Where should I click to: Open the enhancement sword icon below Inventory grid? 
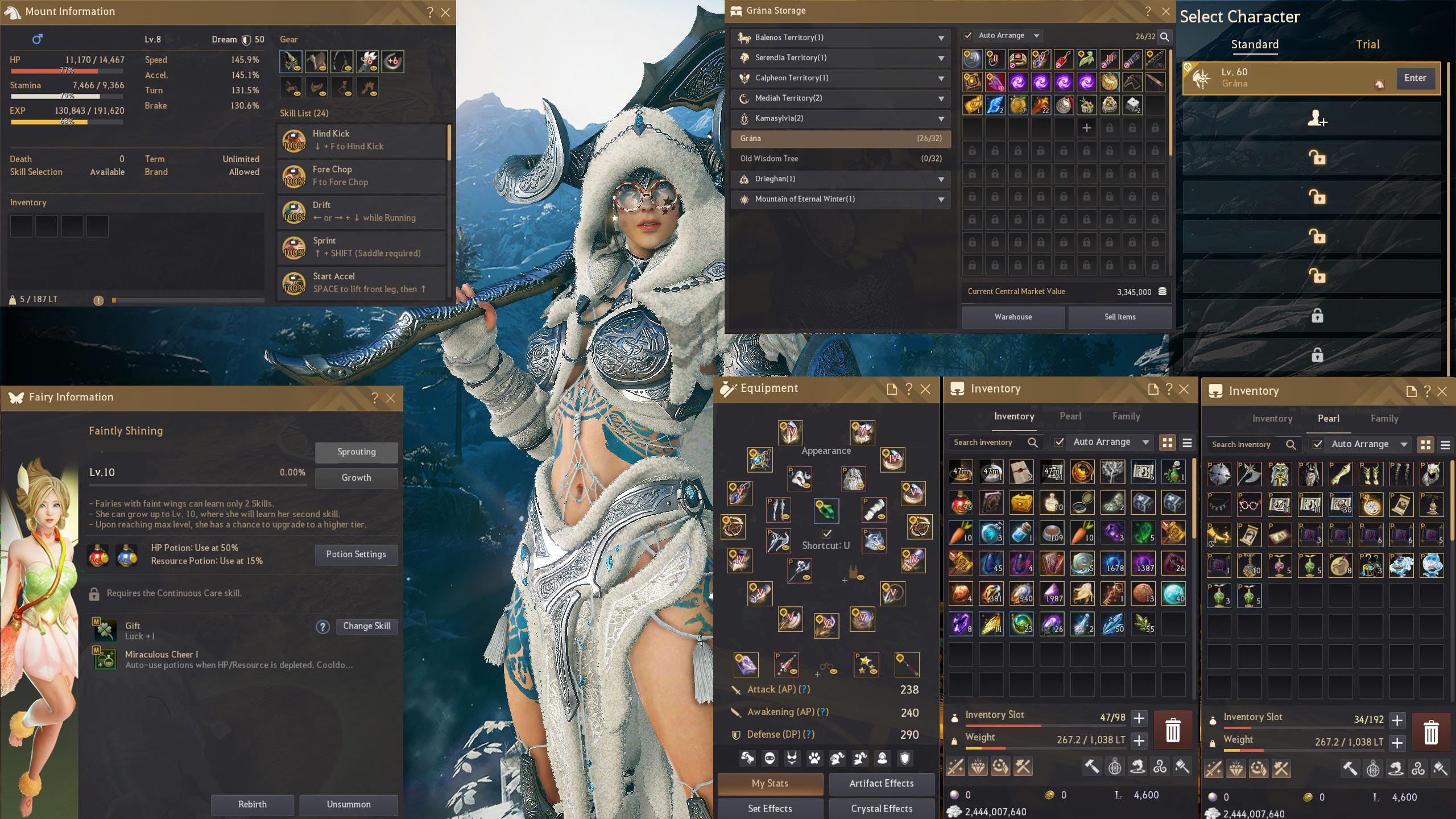(955, 766)
